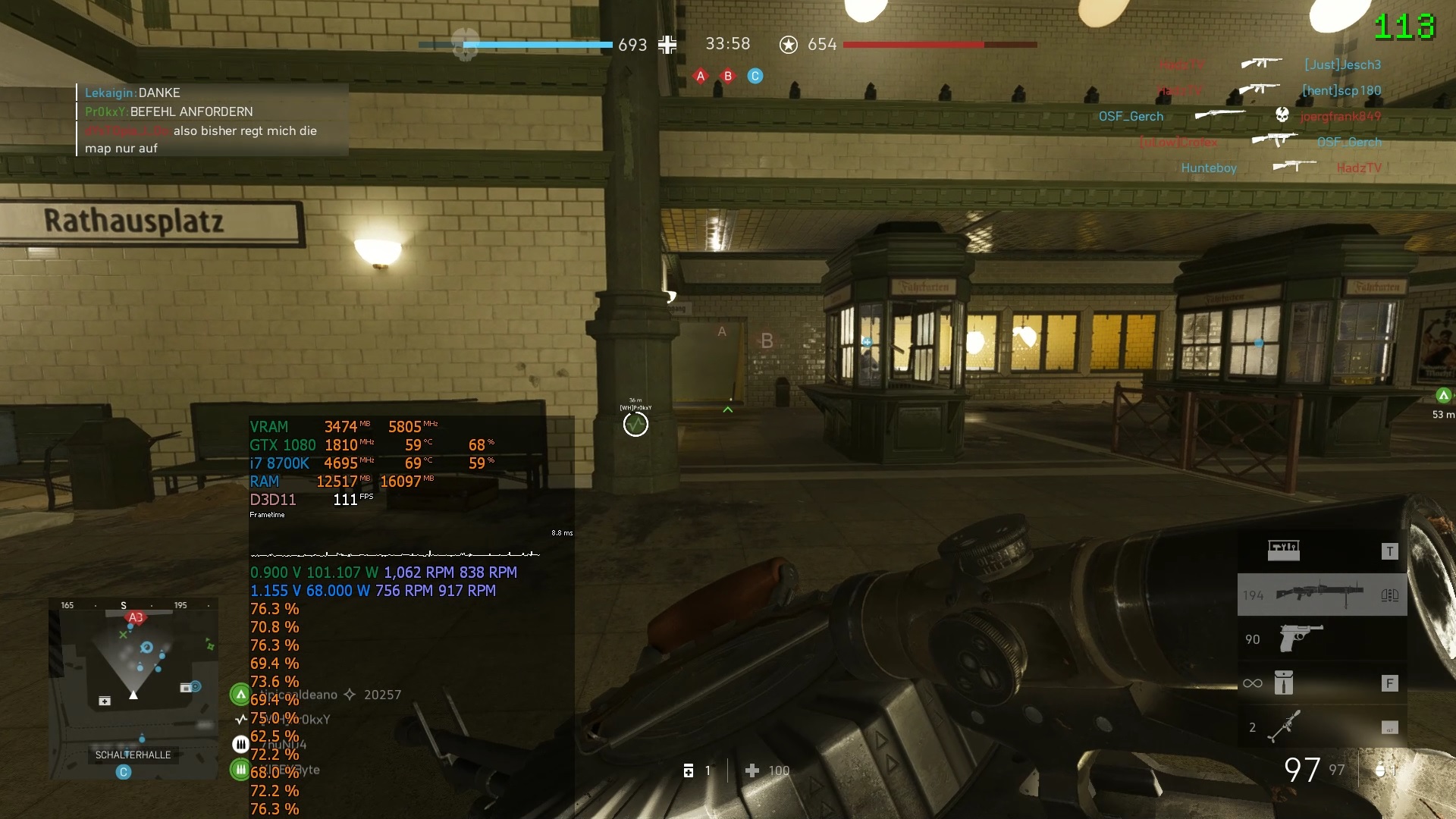The image size is (1456, 819).
Task: Click the medkit icon showing 100 health
Action: pyautogui.click(x=753, y=770)
